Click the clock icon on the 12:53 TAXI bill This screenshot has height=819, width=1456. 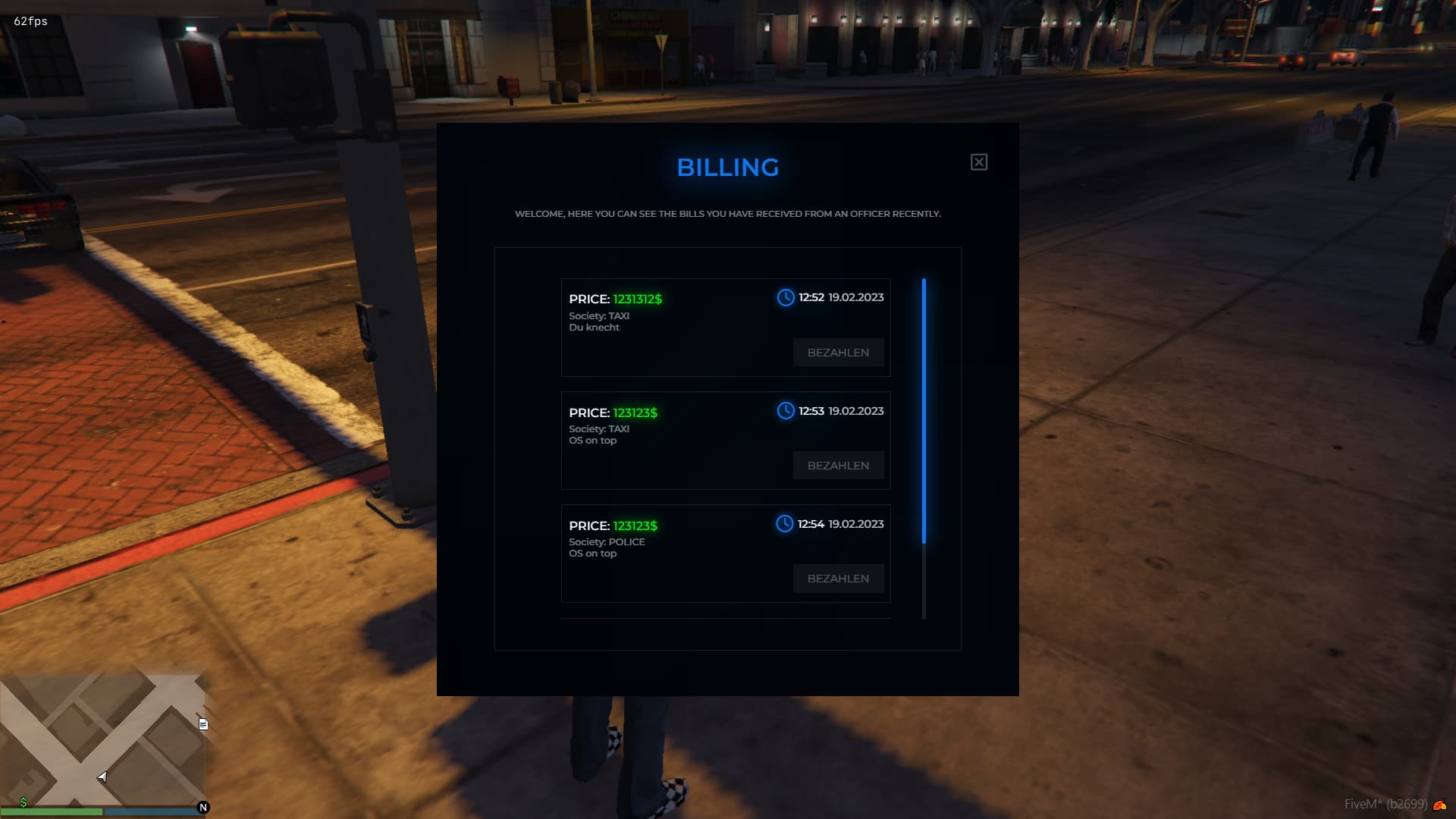click(785, 412)
